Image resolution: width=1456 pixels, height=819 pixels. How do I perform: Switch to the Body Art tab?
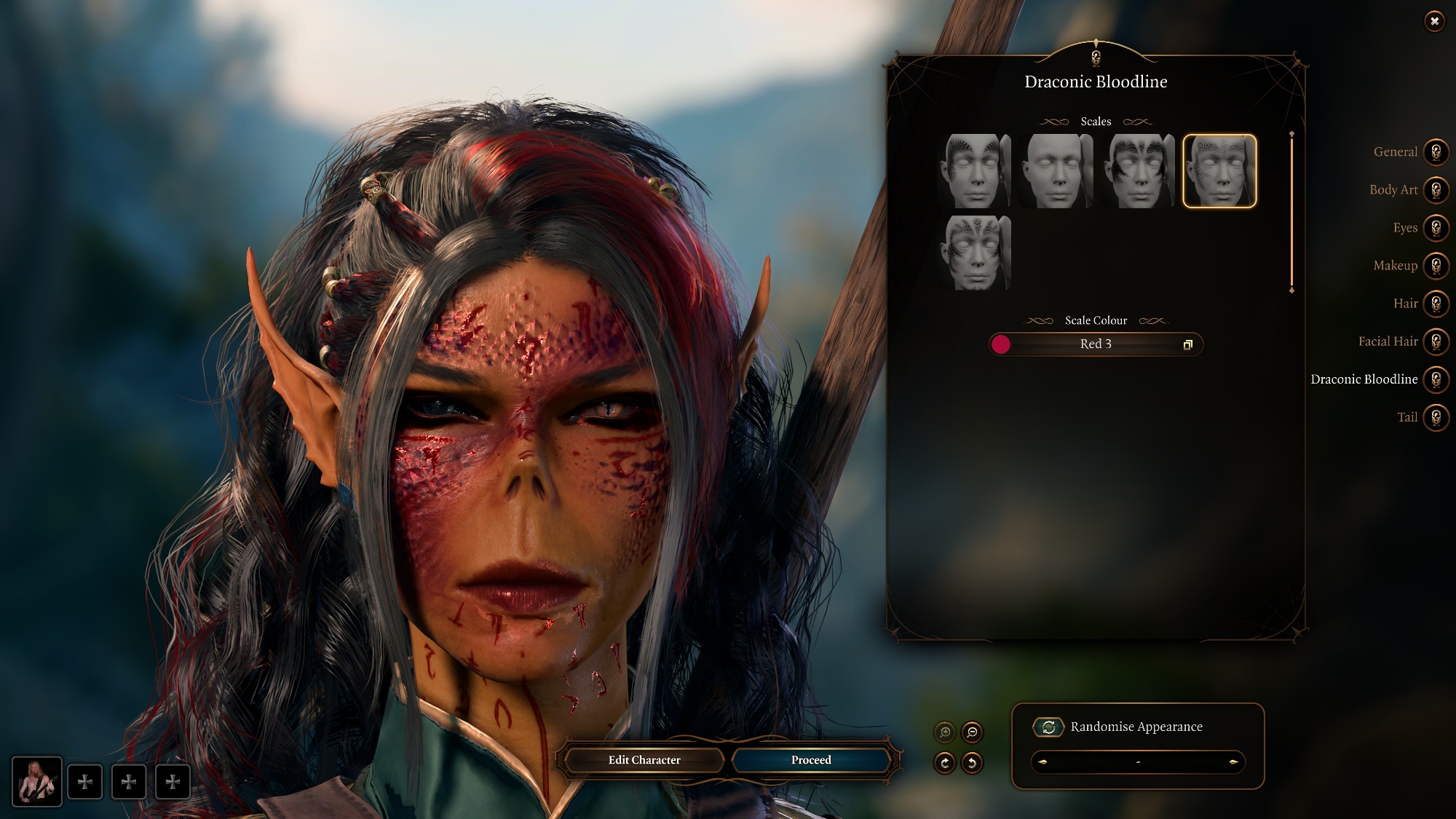(1436, 190)
